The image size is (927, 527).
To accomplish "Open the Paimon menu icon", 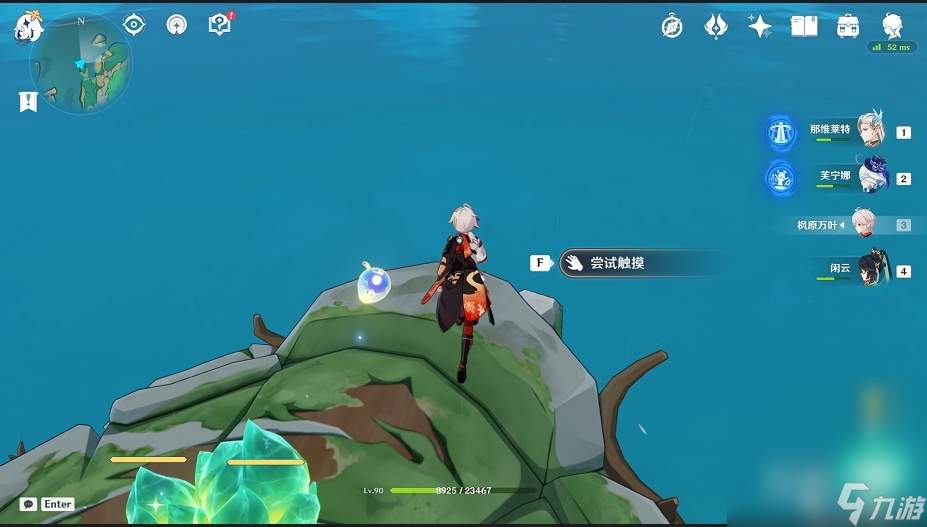I will (26, 27).
